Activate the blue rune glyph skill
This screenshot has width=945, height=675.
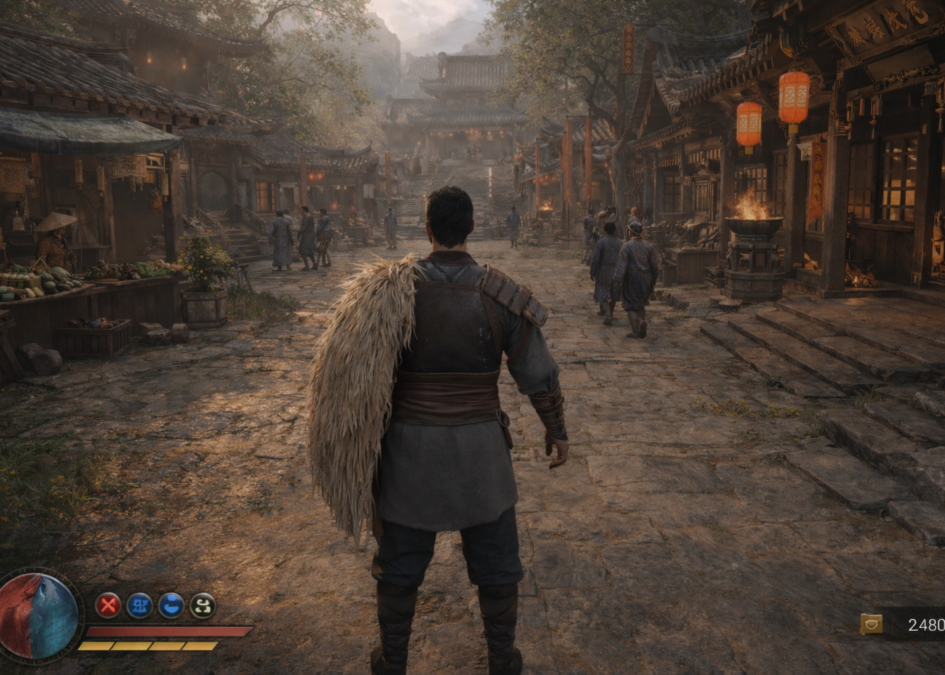139,605
